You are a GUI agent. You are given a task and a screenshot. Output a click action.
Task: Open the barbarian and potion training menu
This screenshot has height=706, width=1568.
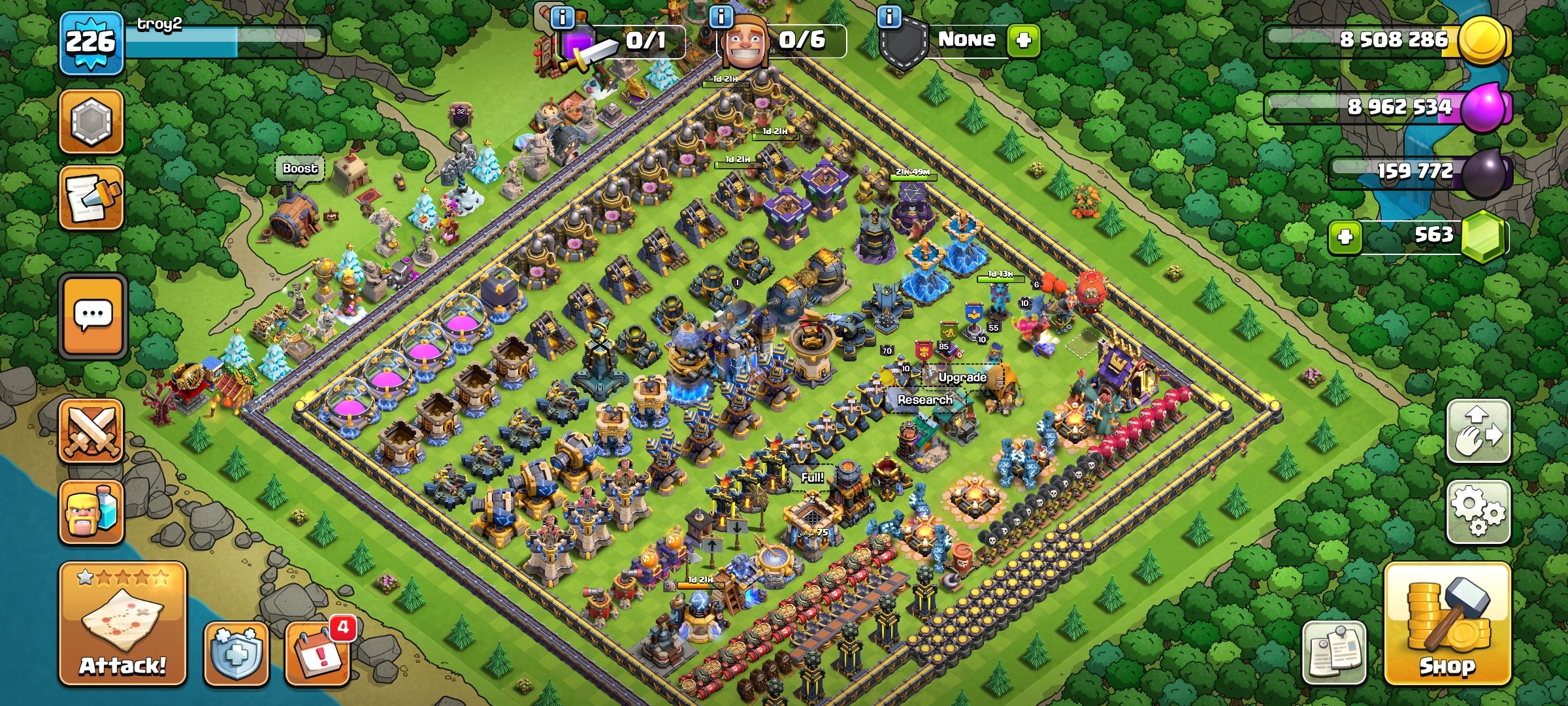[x=91, y=513]
